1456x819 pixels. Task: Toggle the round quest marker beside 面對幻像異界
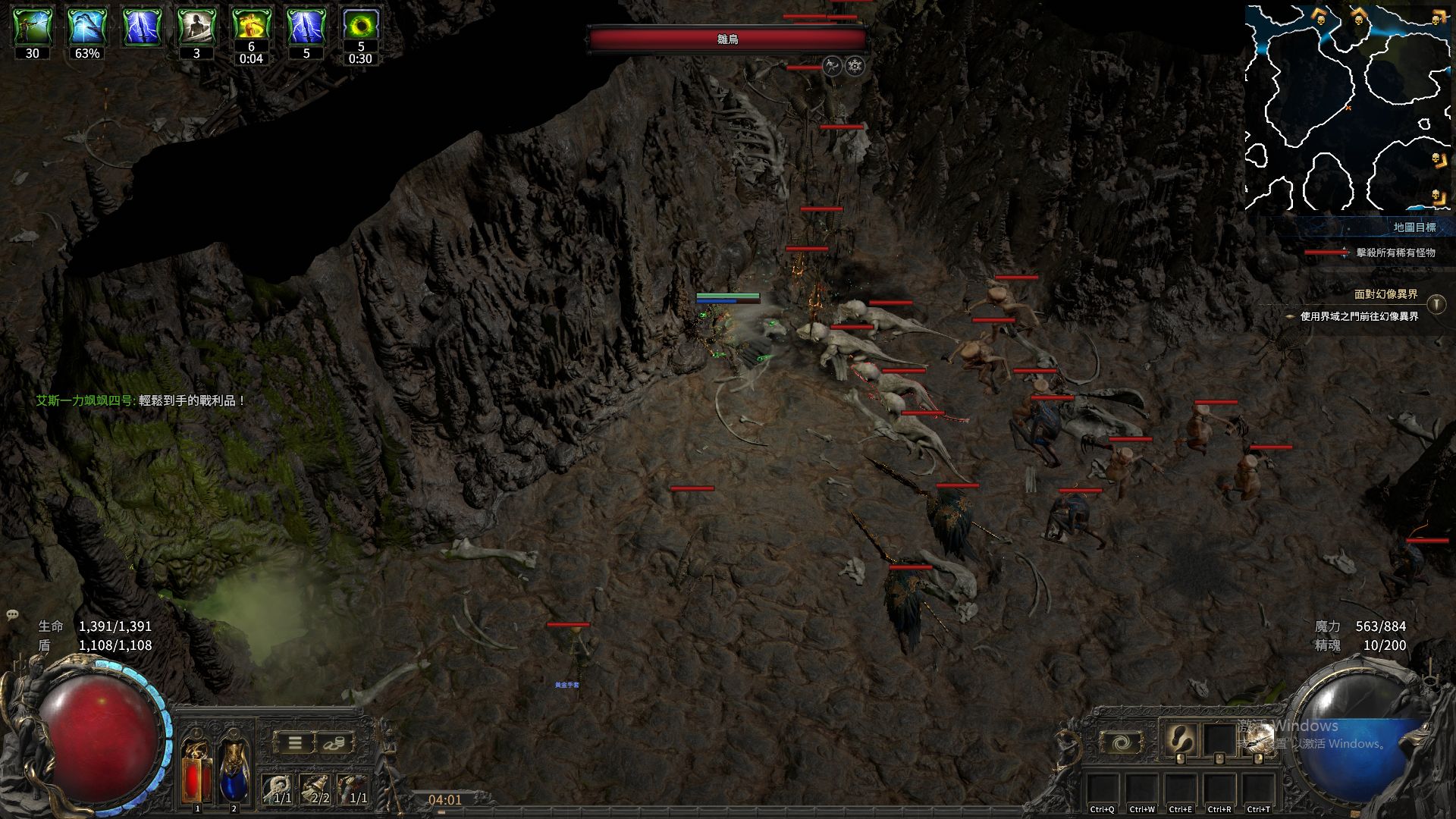[1436, 304]
